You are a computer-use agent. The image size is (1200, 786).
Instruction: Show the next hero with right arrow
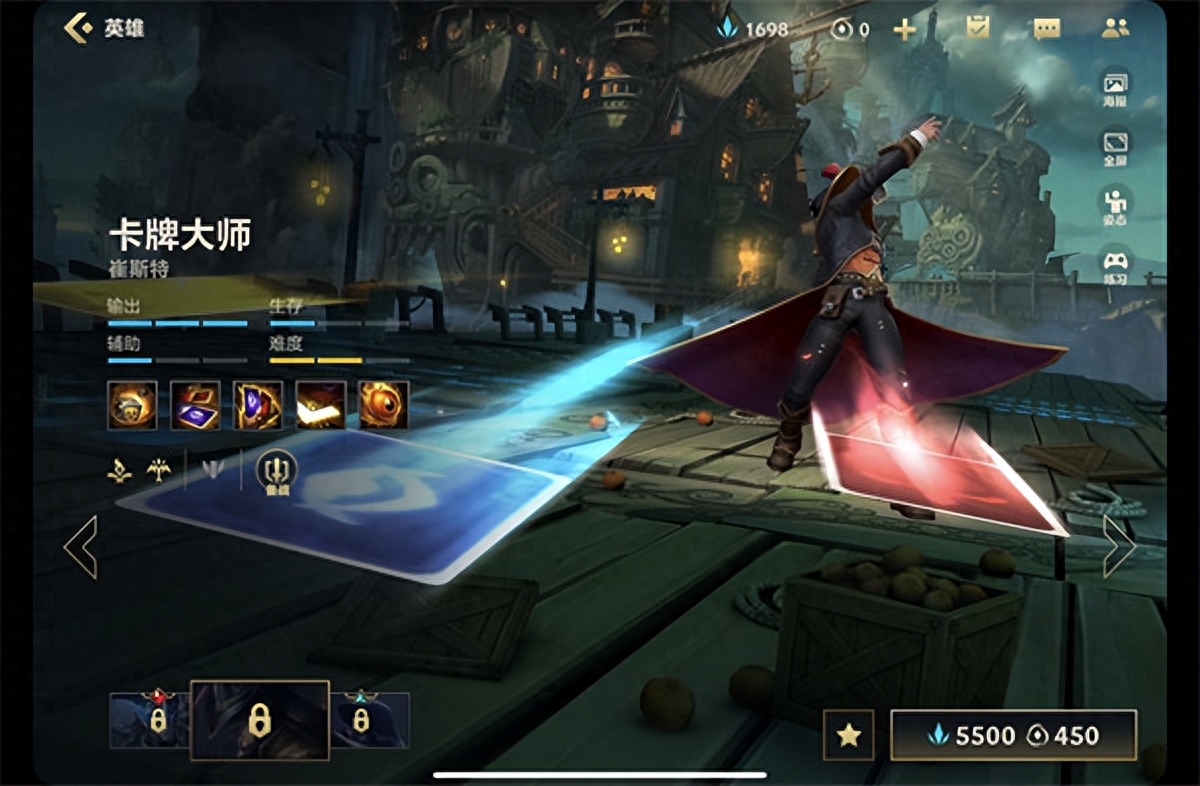click(1118, 546)
